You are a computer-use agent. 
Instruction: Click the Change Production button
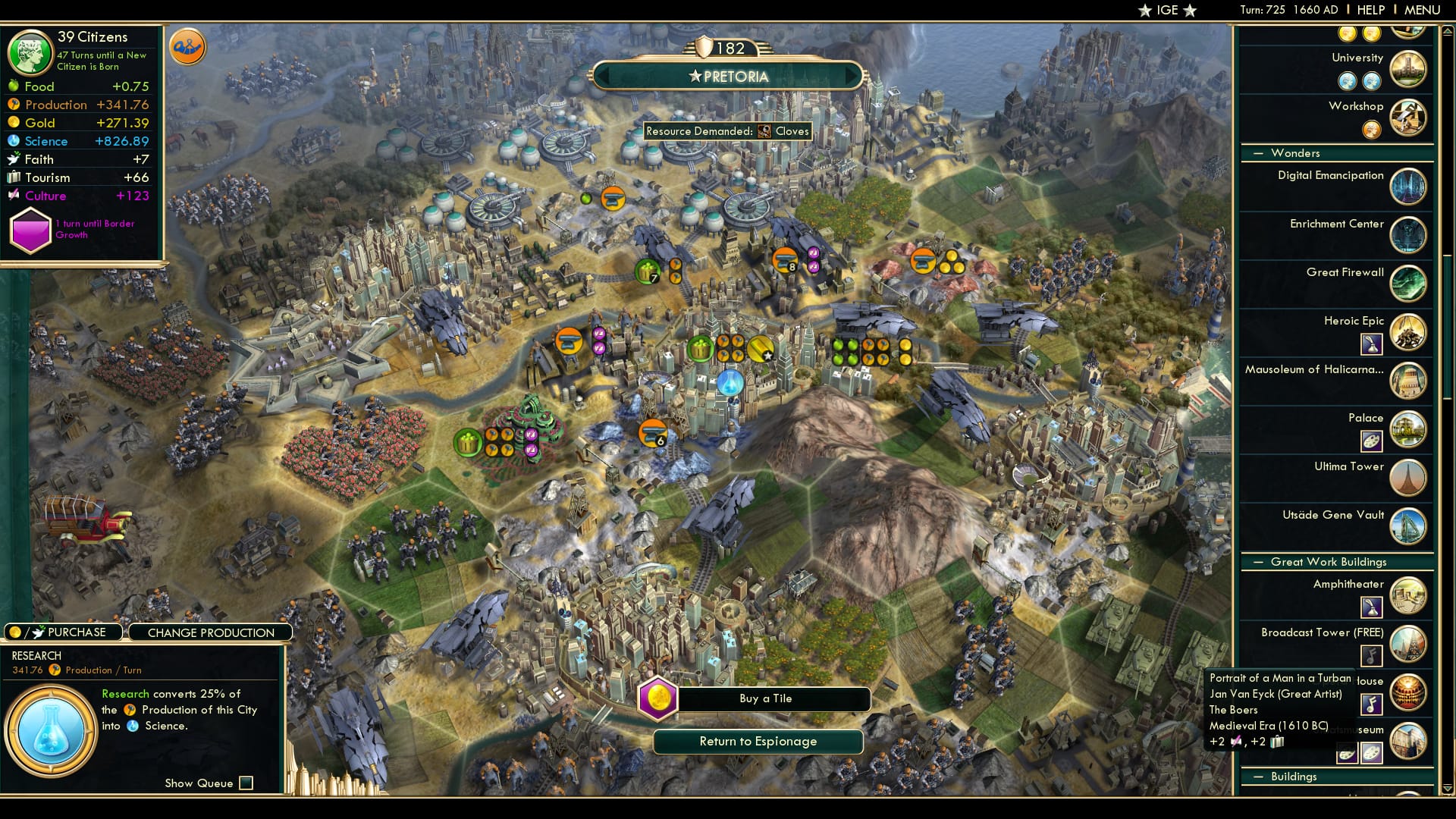[x=210, y=632]
